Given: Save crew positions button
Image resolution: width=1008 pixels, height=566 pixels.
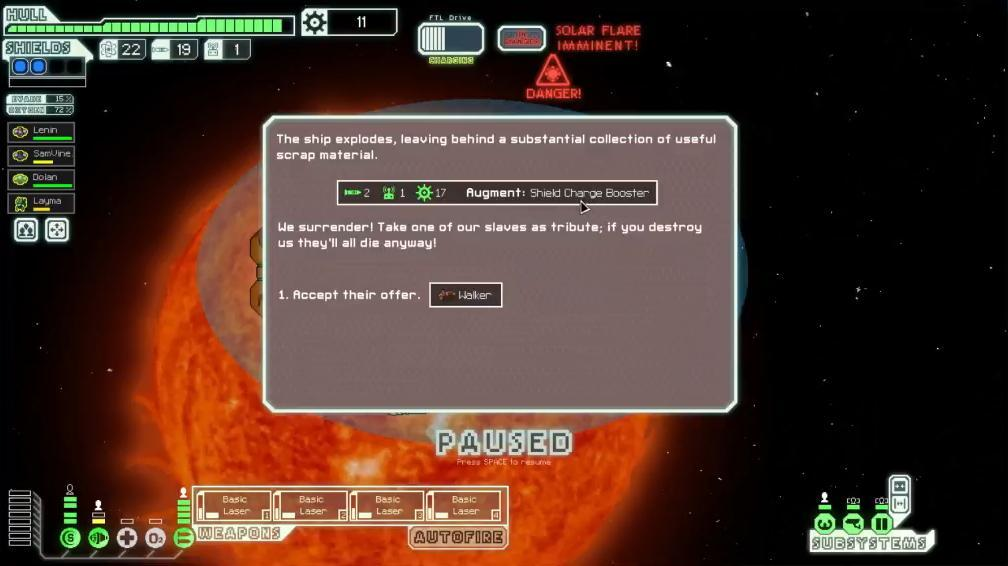Looking at the screenshot, I should coord(27,230).
